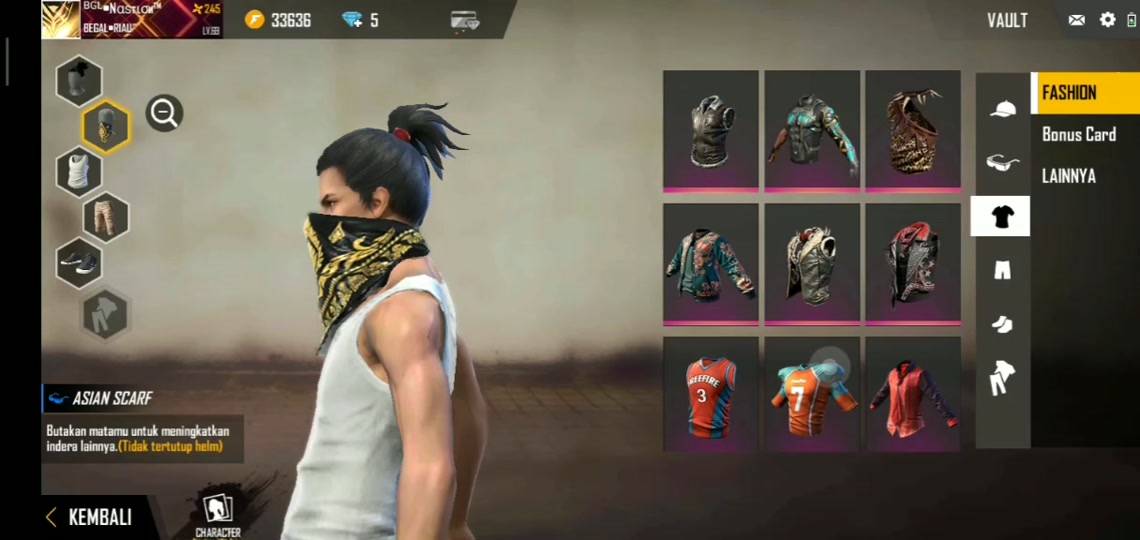Choose the sunglasses category icon
The height and width of the screenshot is (540, 1140).
pyautogui.click(x=1002, y=162)
